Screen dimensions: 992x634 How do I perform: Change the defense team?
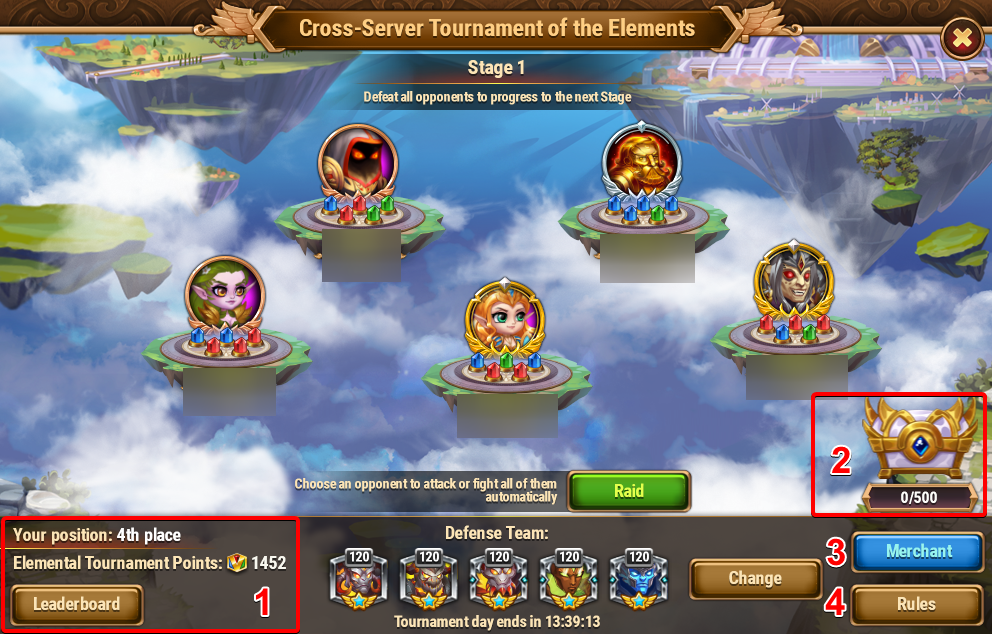coord(754,578)
